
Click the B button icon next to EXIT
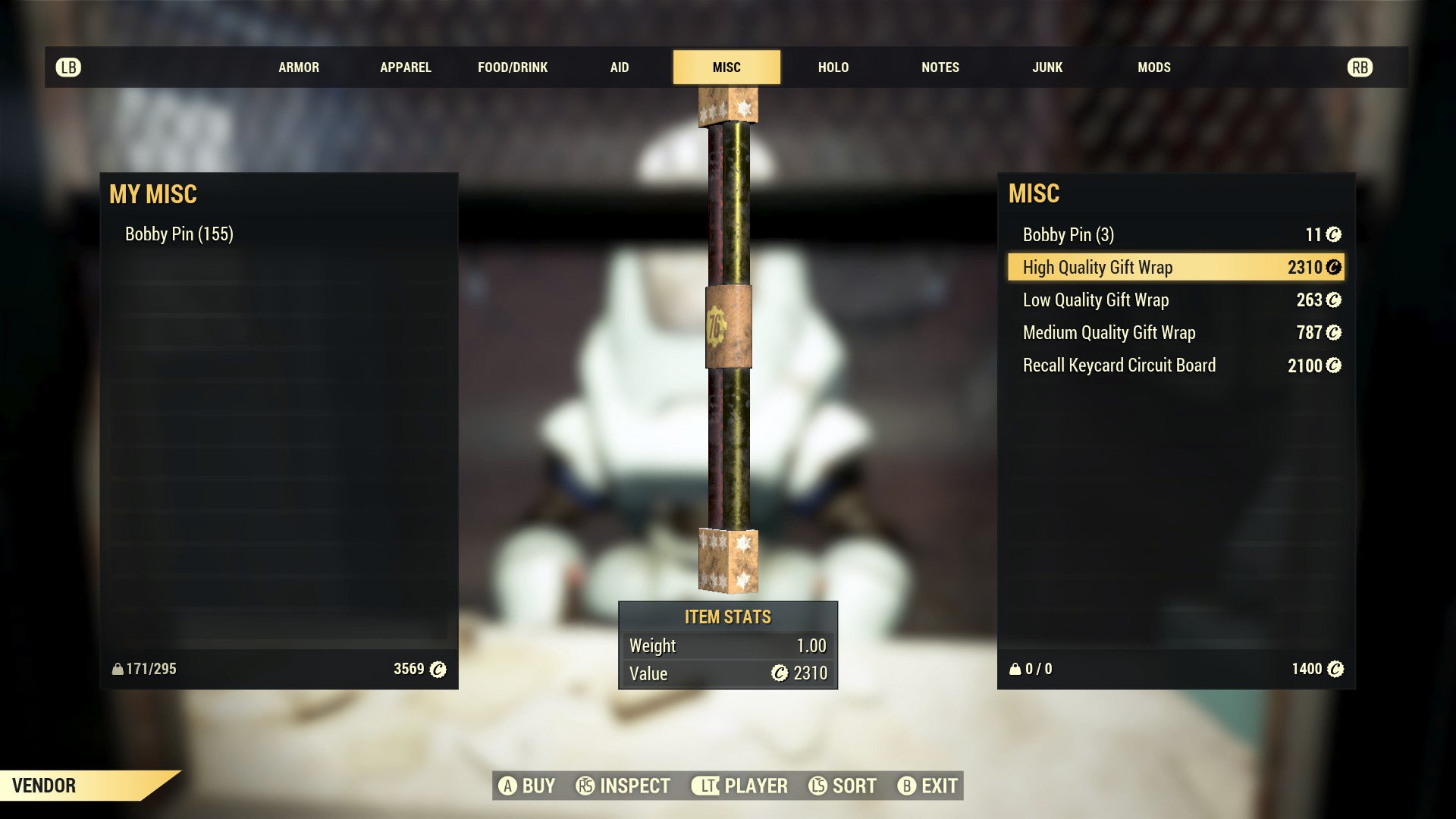click(905, 786)
